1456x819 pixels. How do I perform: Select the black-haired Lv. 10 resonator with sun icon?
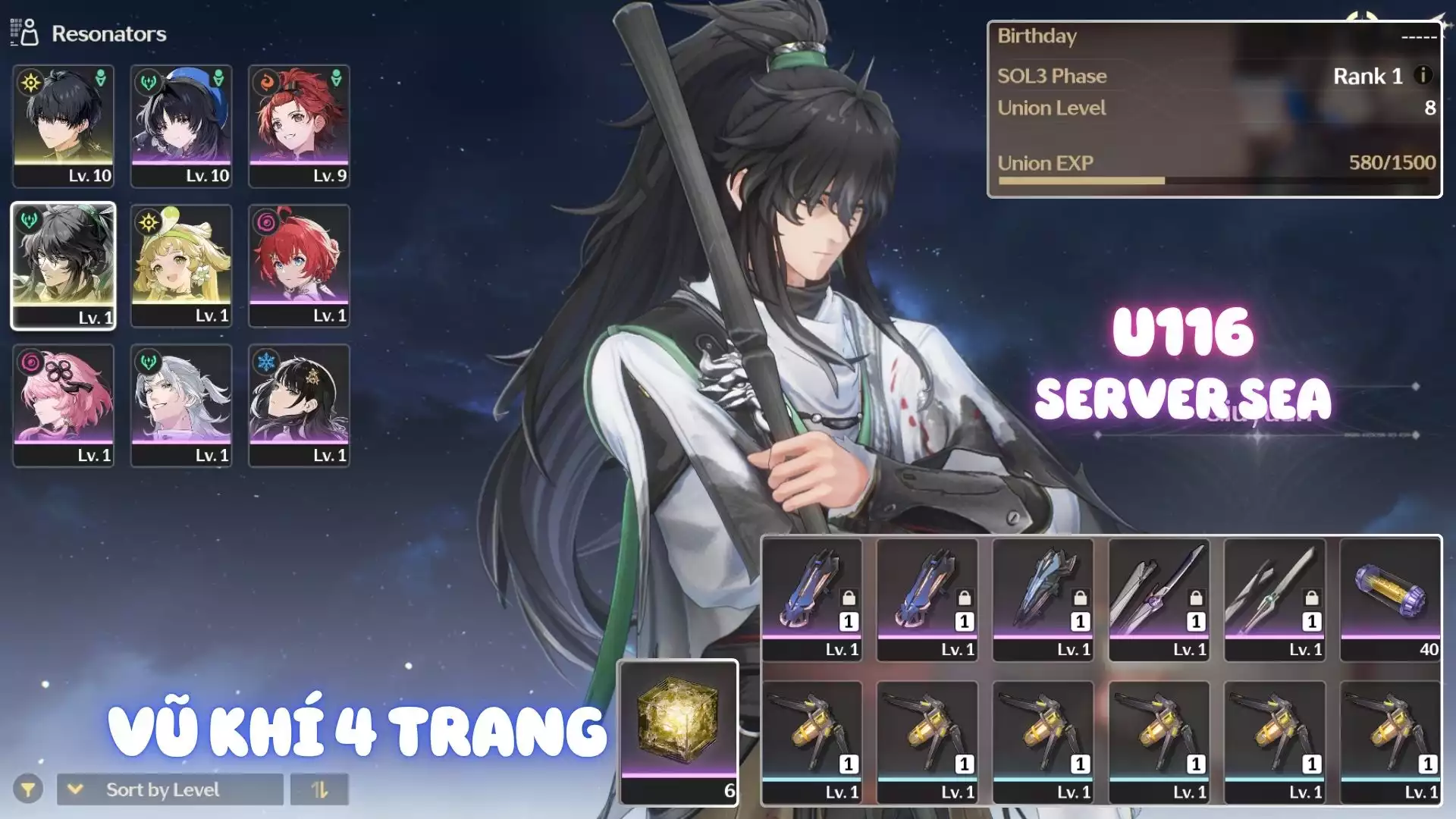pyautogui.click(x=64, y=126)
